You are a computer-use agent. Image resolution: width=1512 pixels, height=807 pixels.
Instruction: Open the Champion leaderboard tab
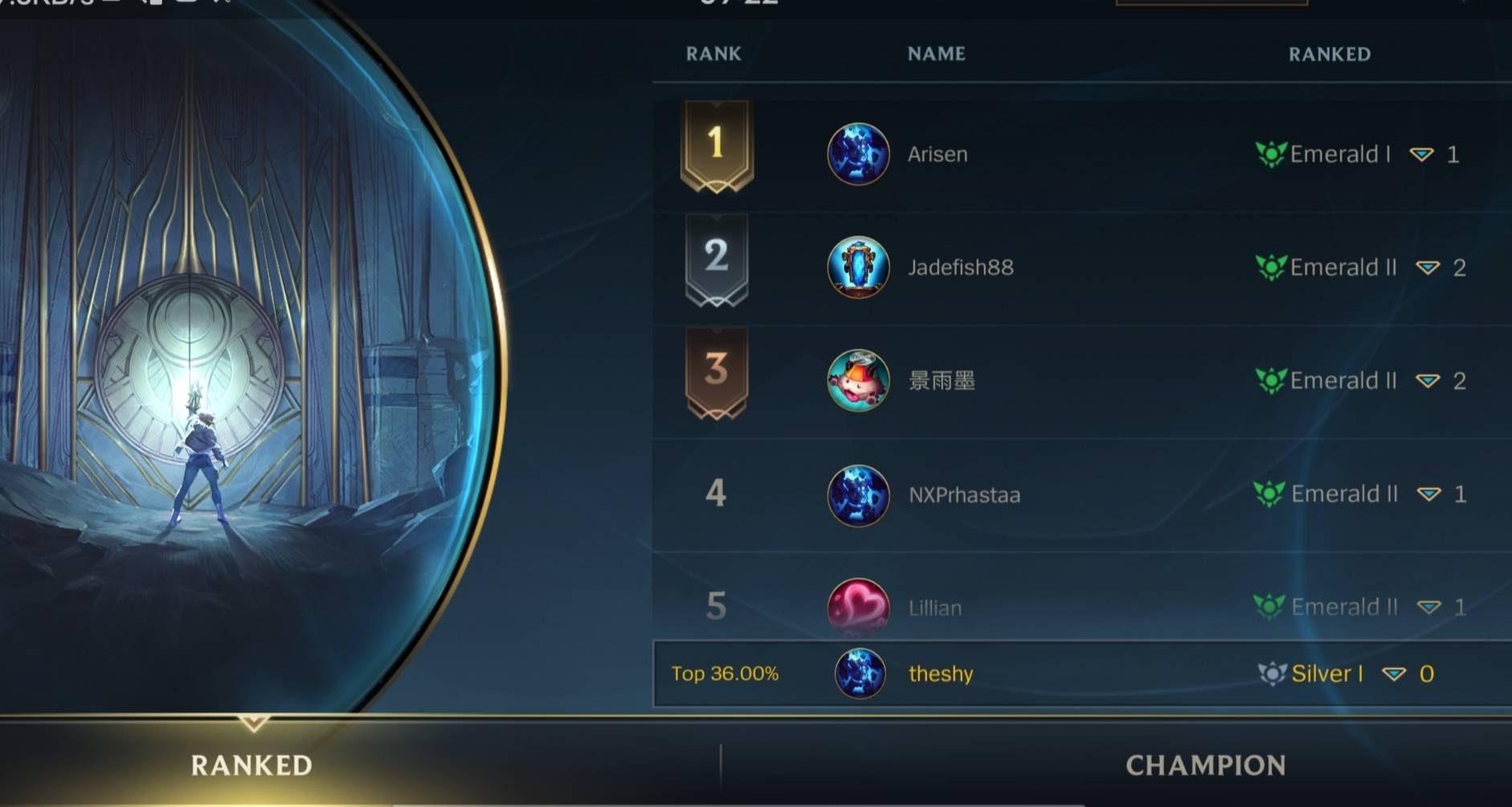tap(1205, 764)
